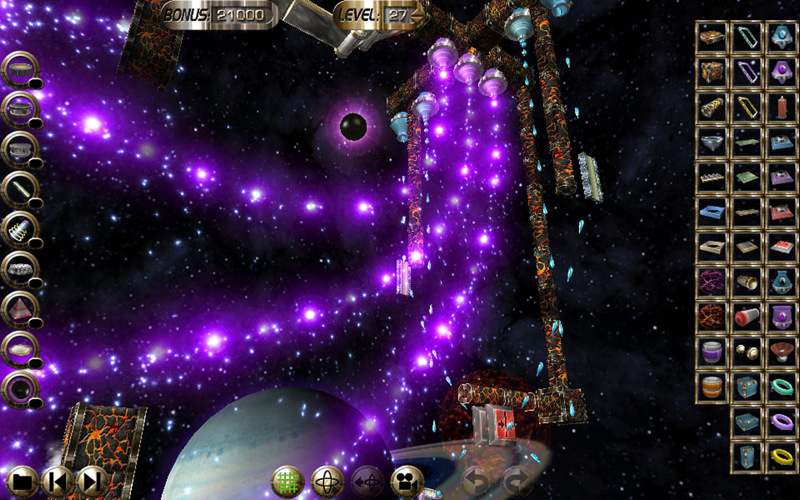The height and width of the screenshot is (500, 800).
Task: Choose the purple ring part
Action: (780, 421)
